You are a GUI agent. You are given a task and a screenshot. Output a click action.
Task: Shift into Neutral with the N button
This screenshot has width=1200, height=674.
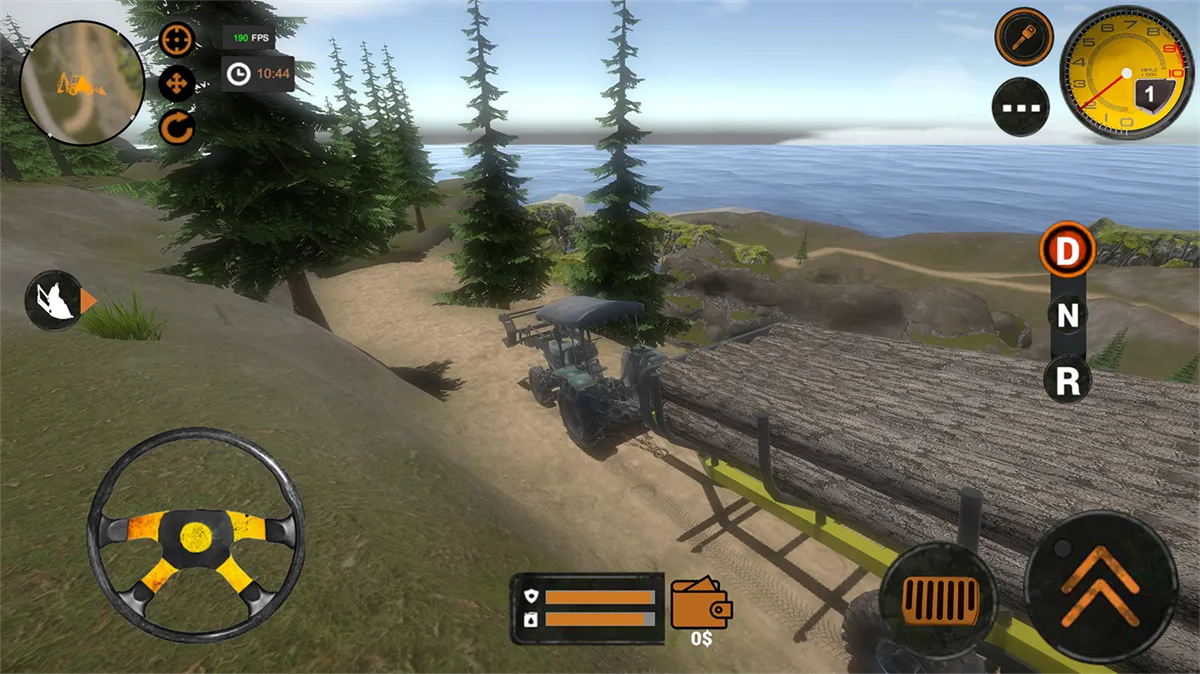tap(1068, 316)
